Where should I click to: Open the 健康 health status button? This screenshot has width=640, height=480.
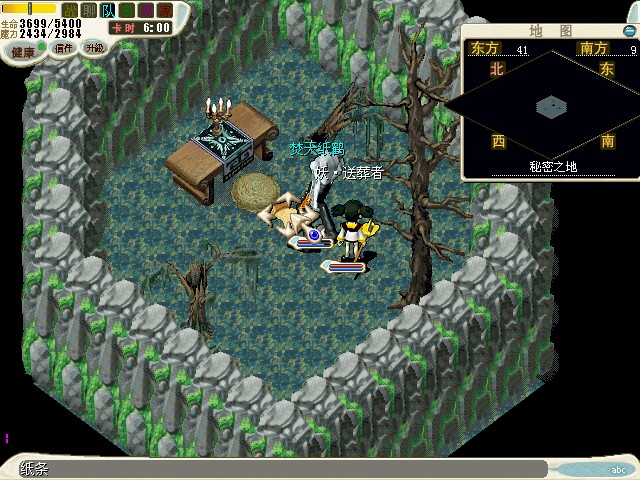tap(24, 49)
